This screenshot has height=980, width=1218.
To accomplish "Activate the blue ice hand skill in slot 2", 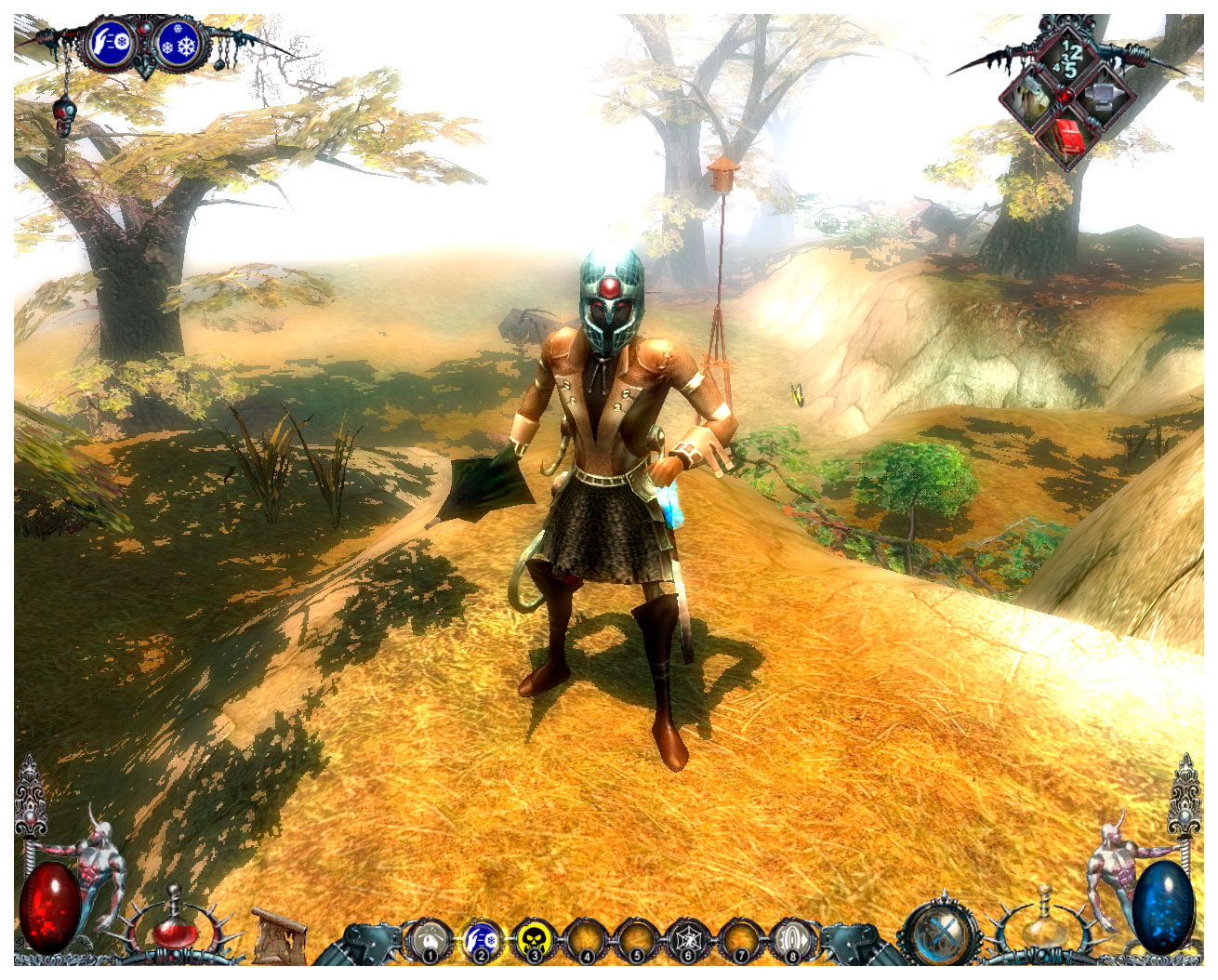I will (x=482, y=940).
